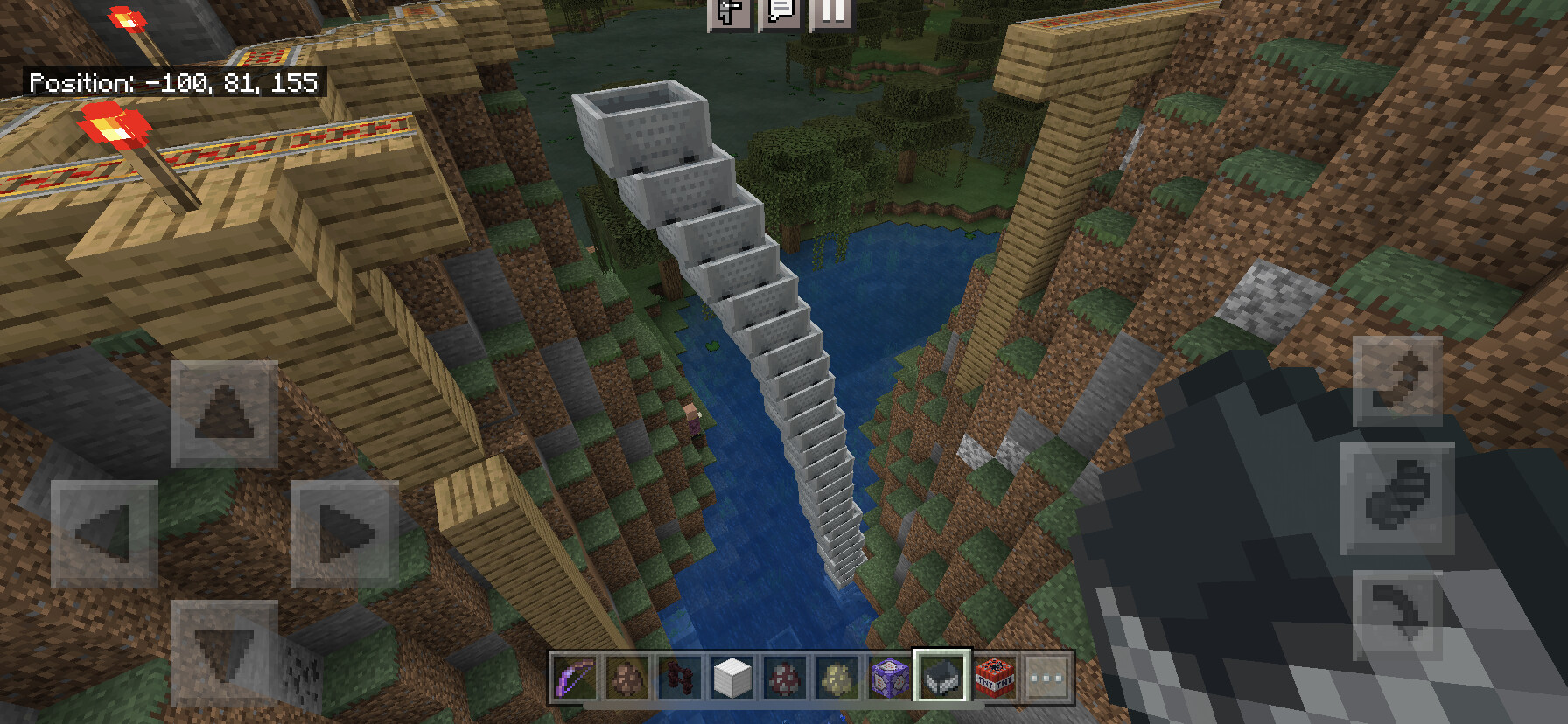The height and width of the screenshot is (724, 1568).
Task: Tap the move backward arrow
Action: coord(224,652)
